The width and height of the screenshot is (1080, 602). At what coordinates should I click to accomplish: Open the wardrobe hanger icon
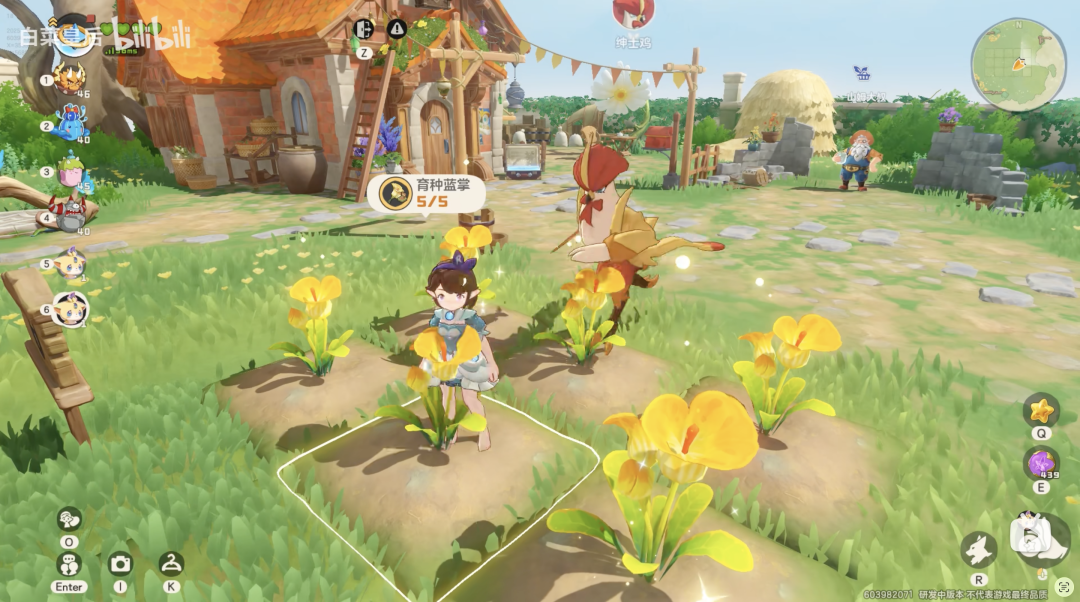[x=171, y=563]
